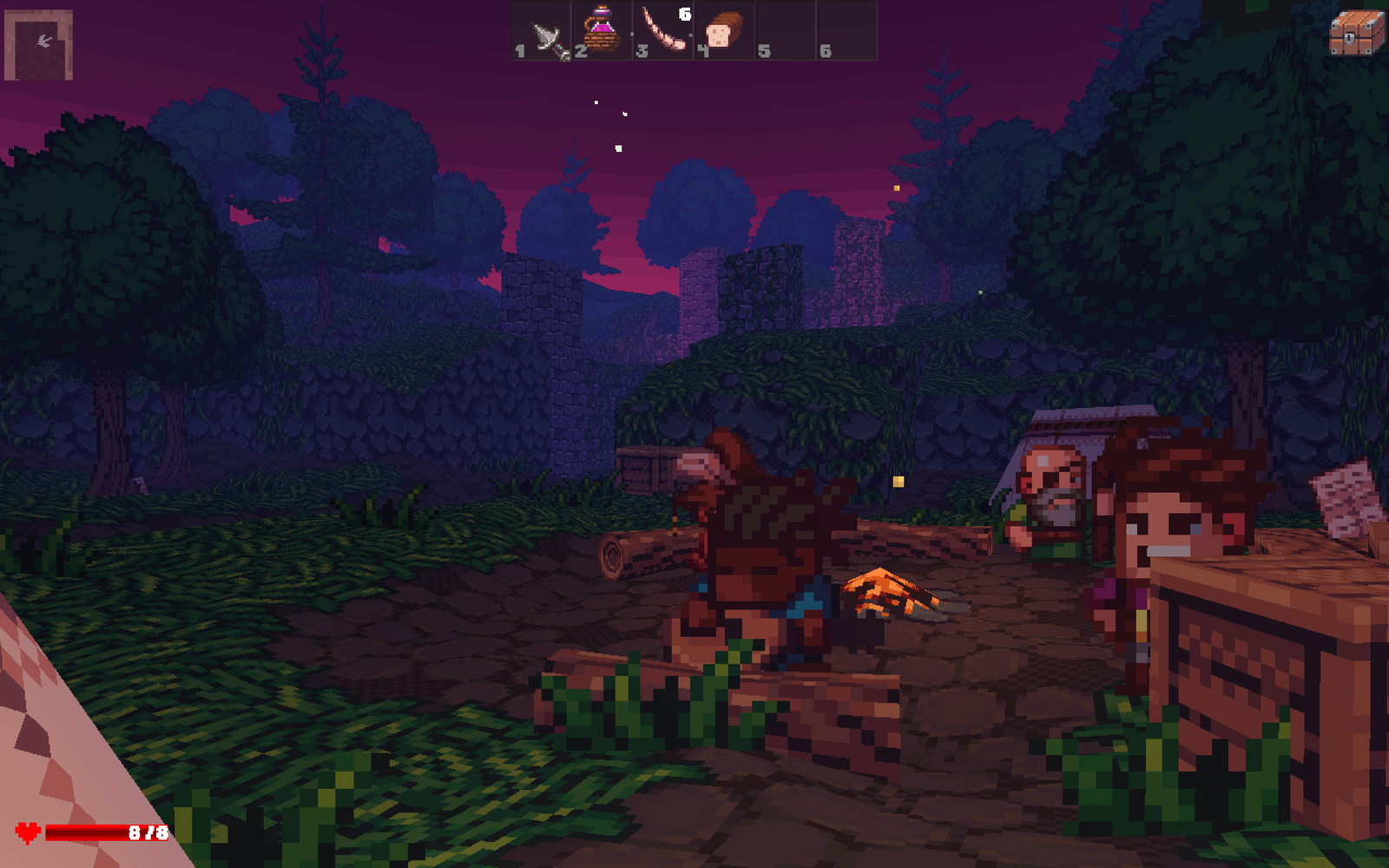Click the minimap with the arrow marker
Image resolution: width=1389 pixels, height=868 pixels.
click(x=39, y=45)
